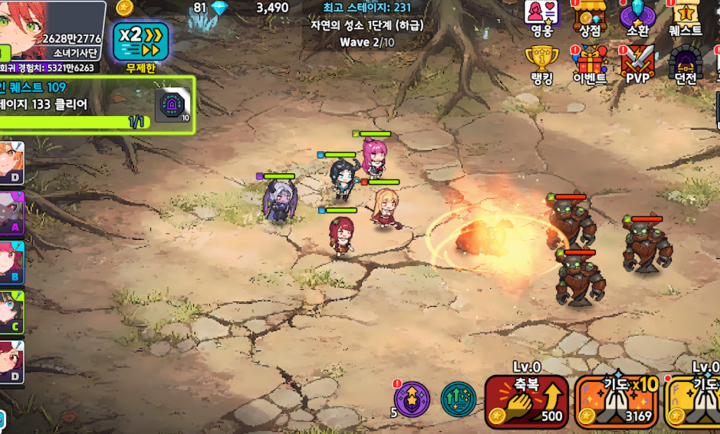This screenshot has width=720, height=434.
Task: Select the B-rank hero portrait
Action: [11, 262]
